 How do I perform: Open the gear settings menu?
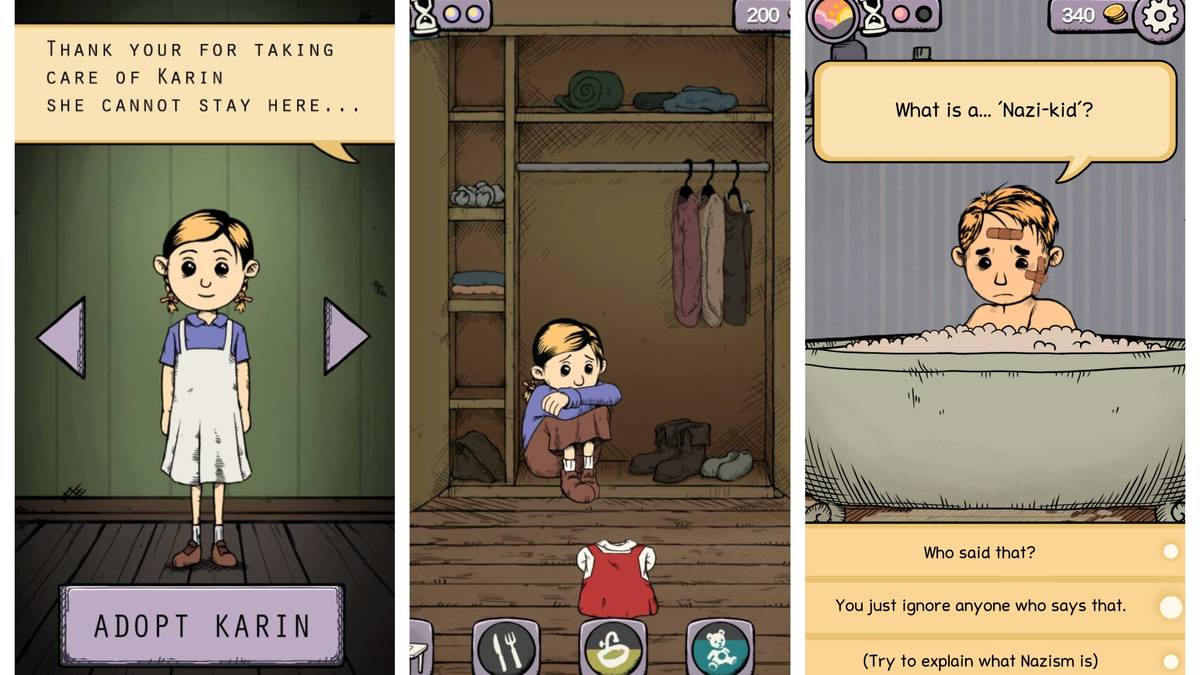(1162, 17)
